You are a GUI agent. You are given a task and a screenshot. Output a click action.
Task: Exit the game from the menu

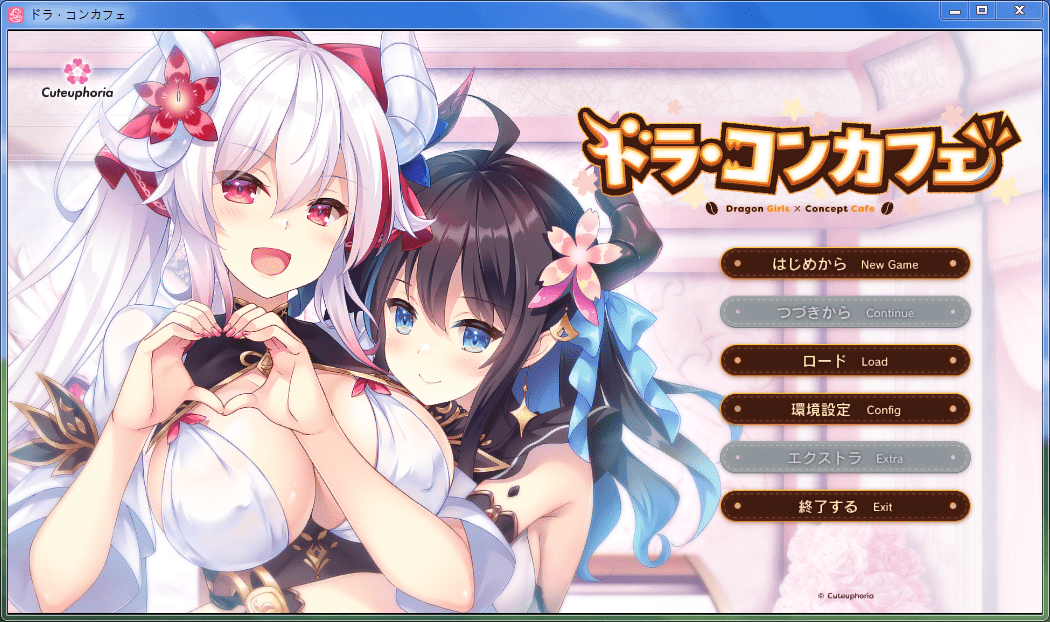[845, 506]
